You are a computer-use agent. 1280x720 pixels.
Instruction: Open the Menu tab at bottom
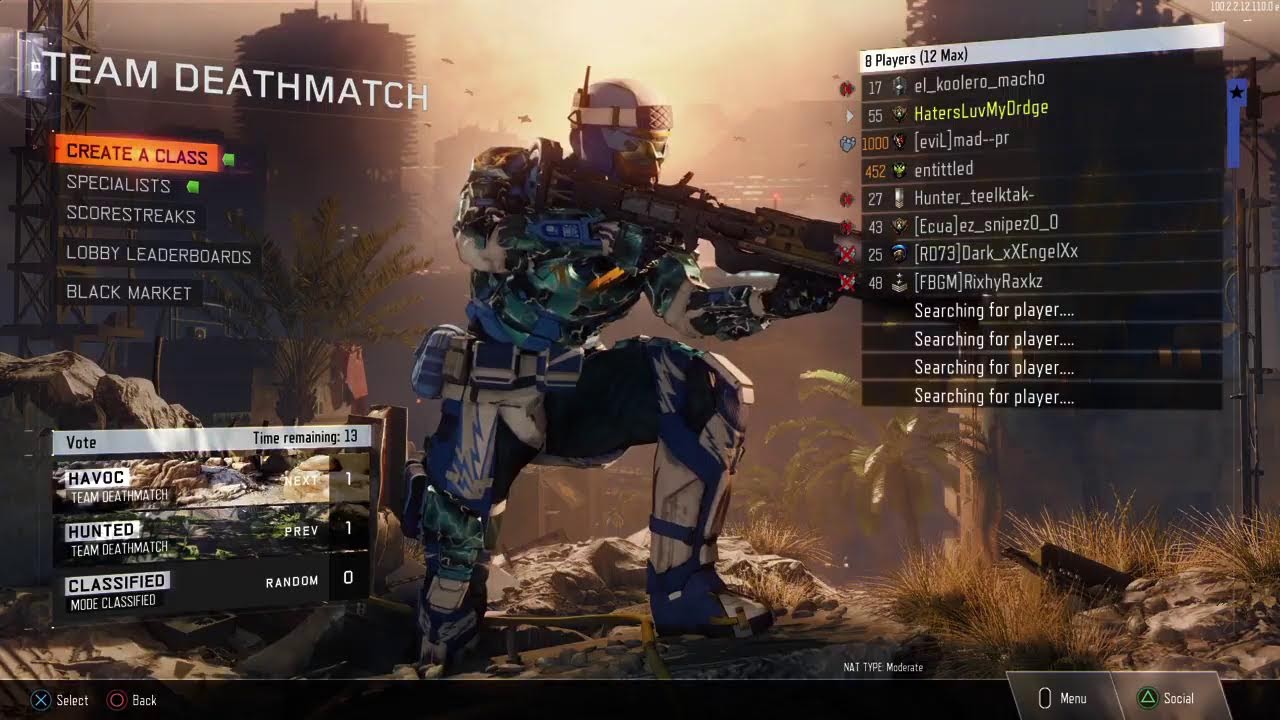click(x=1062, y=698)
